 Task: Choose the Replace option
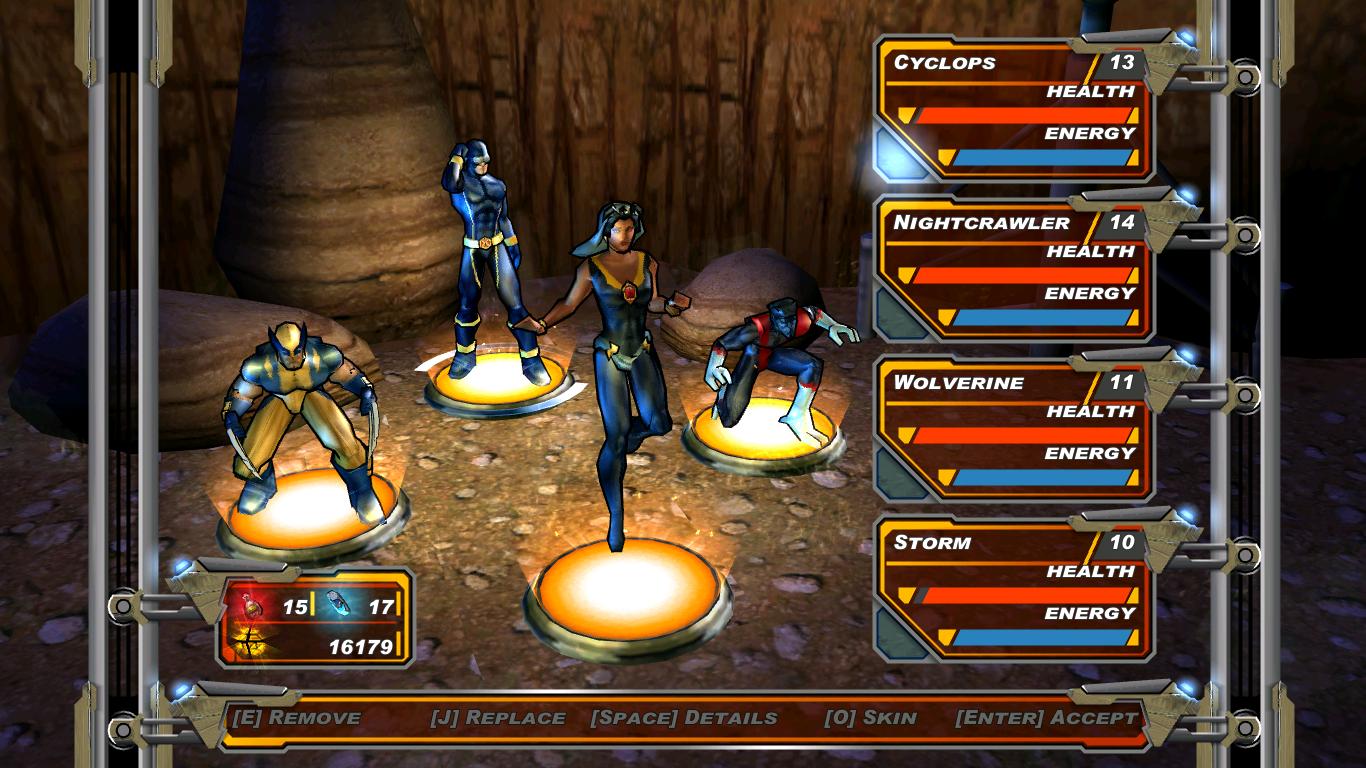[x=498, y=718]
